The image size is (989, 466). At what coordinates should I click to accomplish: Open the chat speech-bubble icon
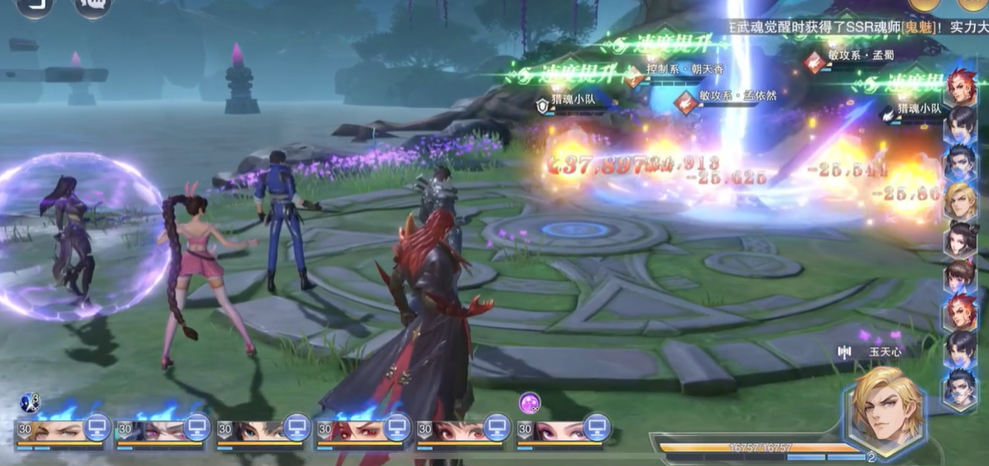click(x=93, y=6)
